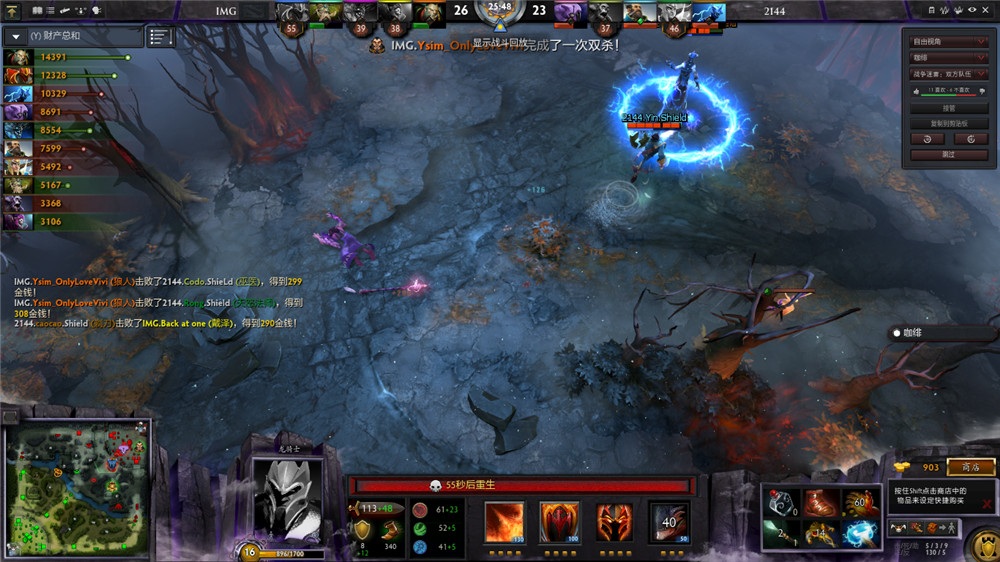The width and height of the screenshot is (1000, 562).
Task: Open the 商店 shop
Action: [x=970, y=467]
